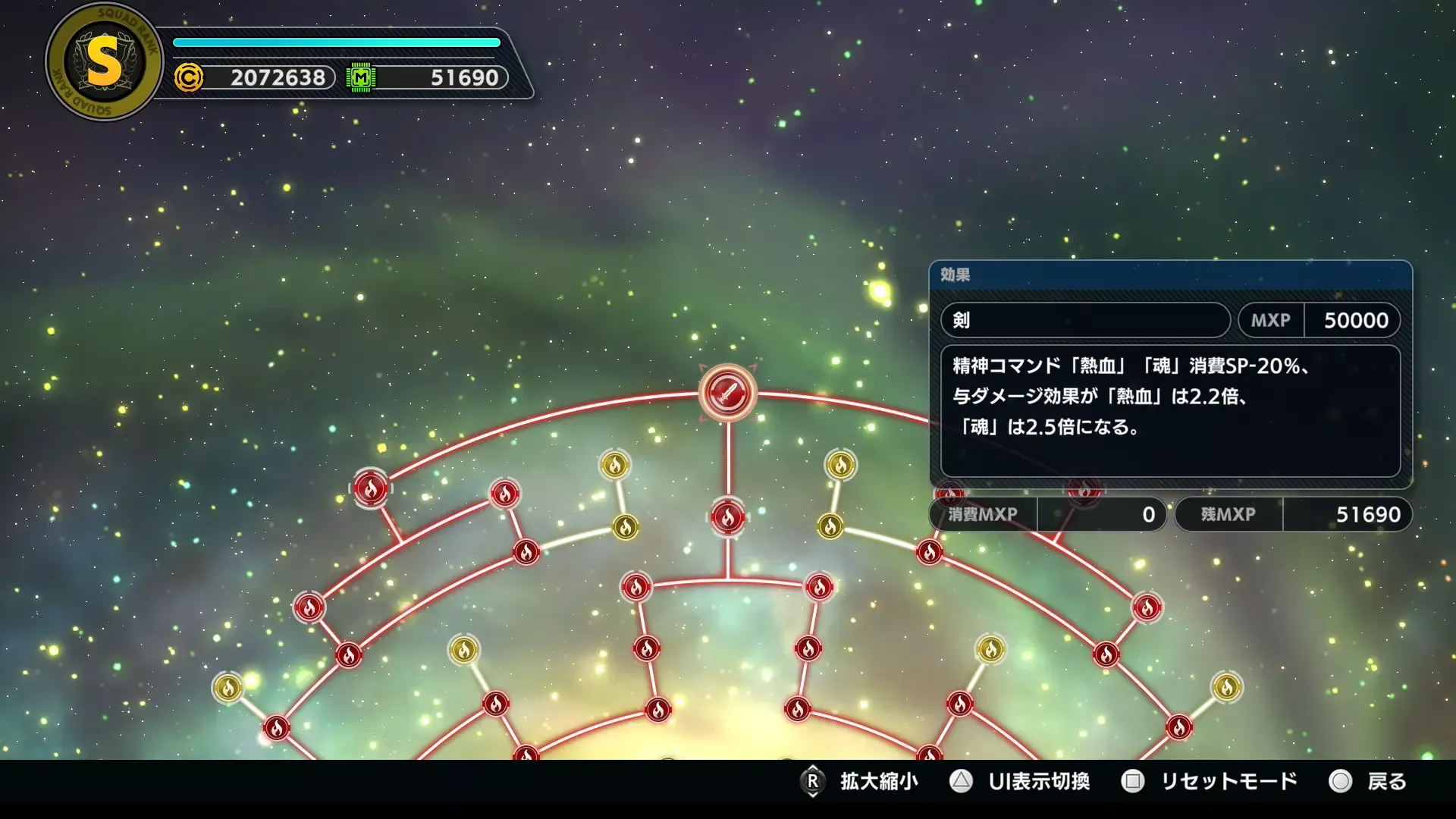Select the sword node at the tree's top

(729, 391)
